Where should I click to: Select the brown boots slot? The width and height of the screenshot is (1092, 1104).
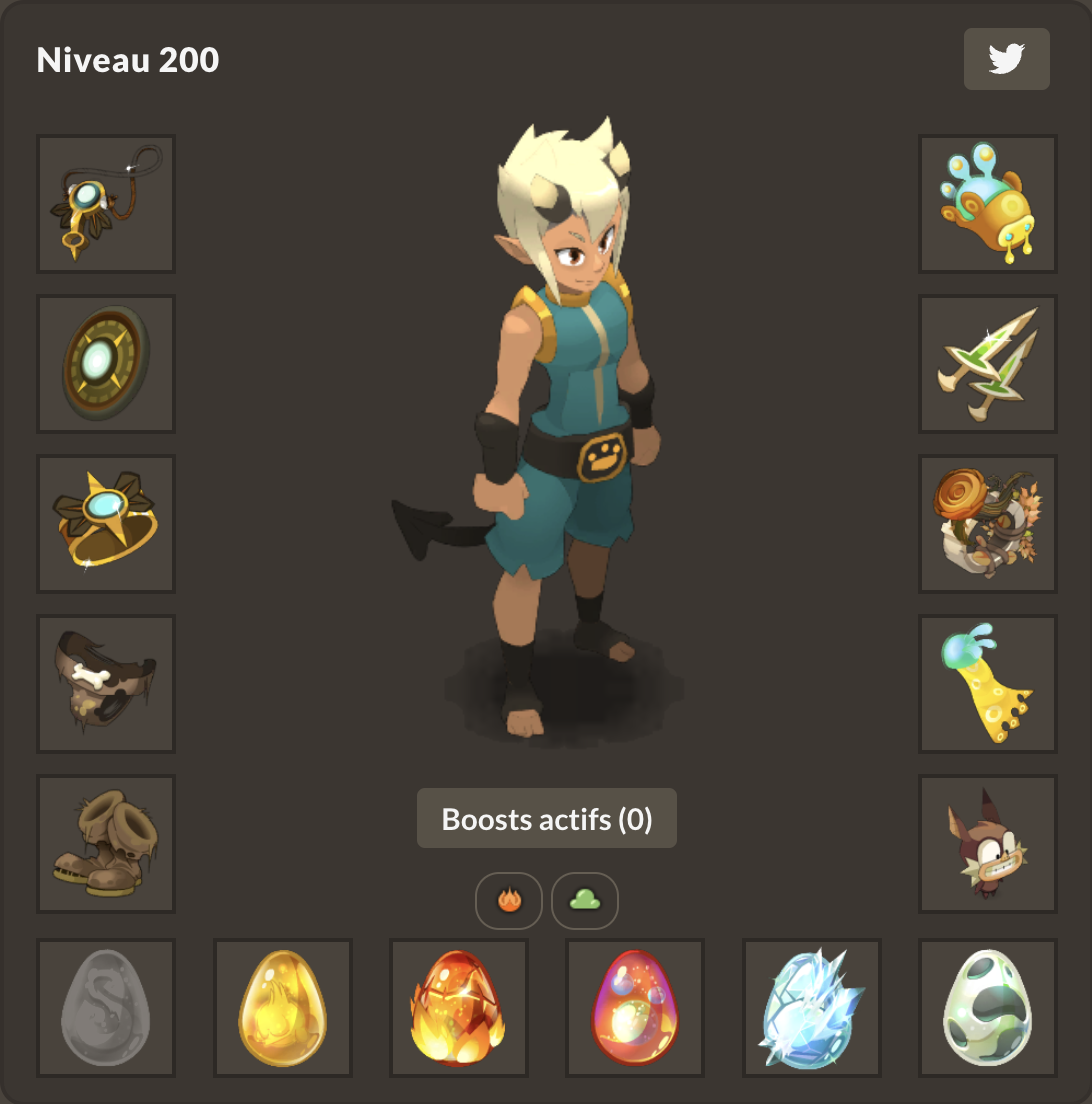click(x=106, y=844)
